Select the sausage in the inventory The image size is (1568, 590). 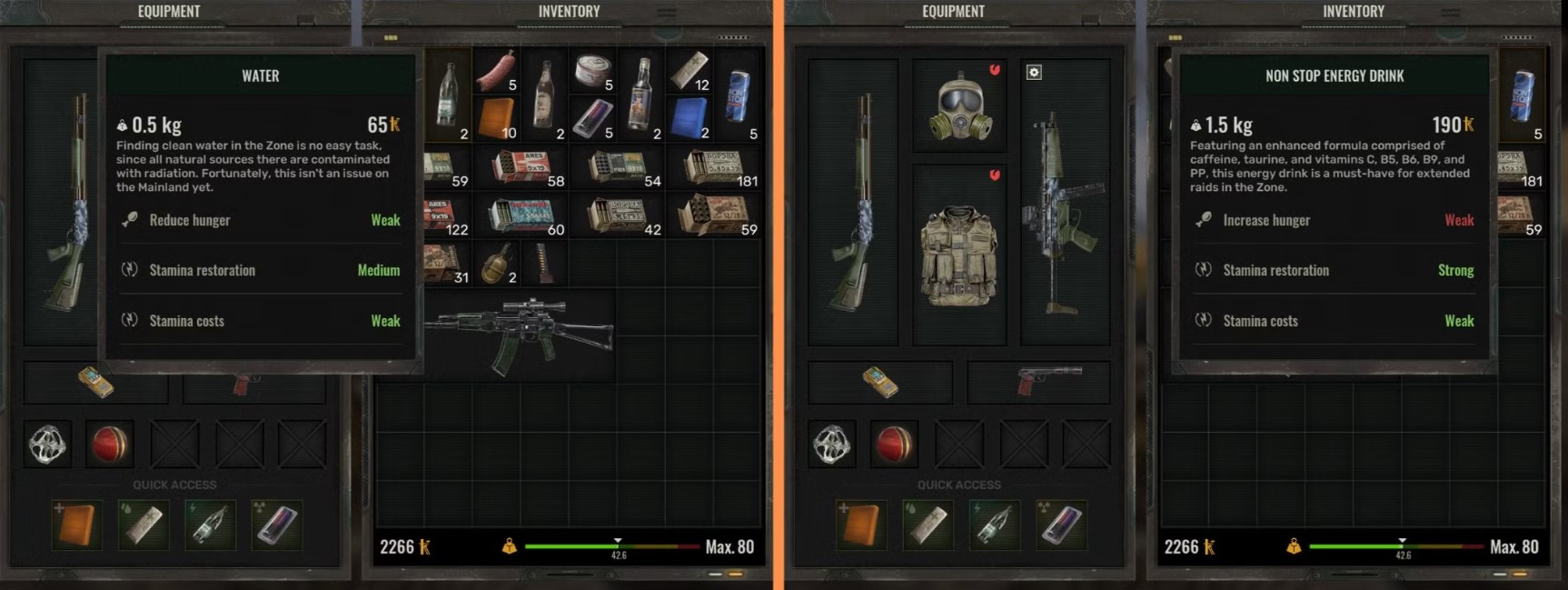pyautogui.click(x=497, y=71)
